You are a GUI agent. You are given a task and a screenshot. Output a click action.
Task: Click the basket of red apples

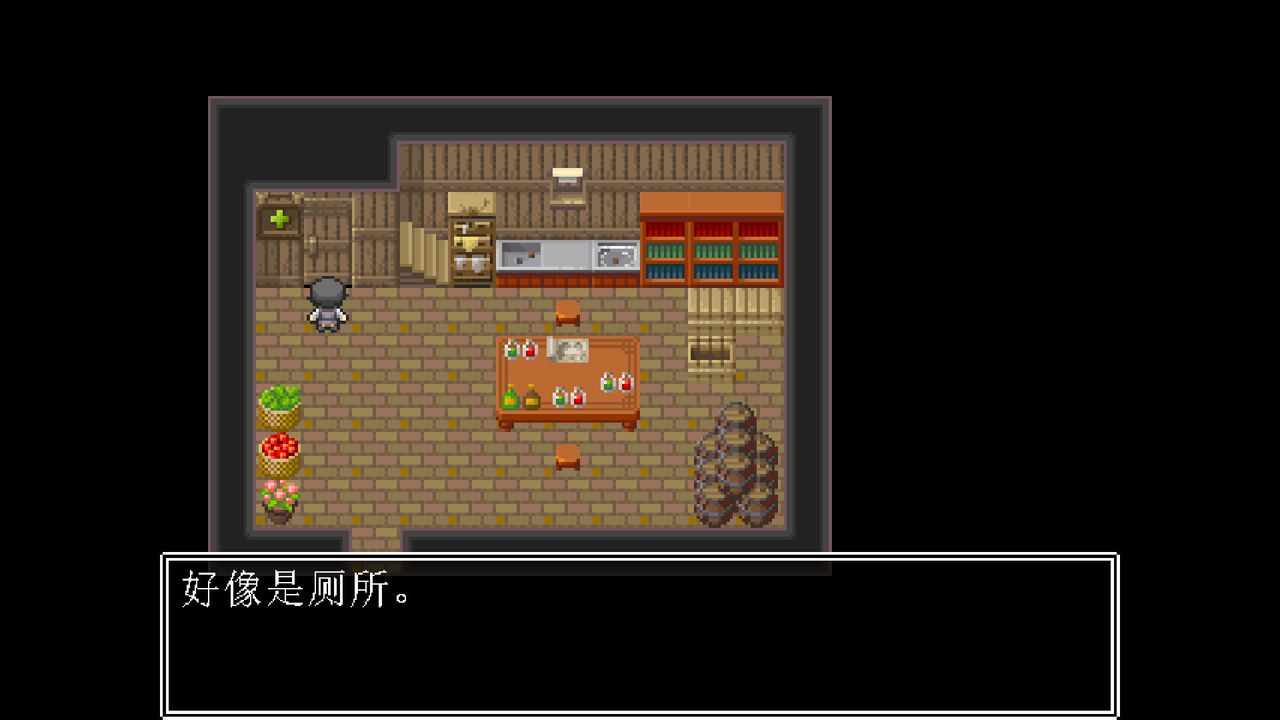coord(280,453)
